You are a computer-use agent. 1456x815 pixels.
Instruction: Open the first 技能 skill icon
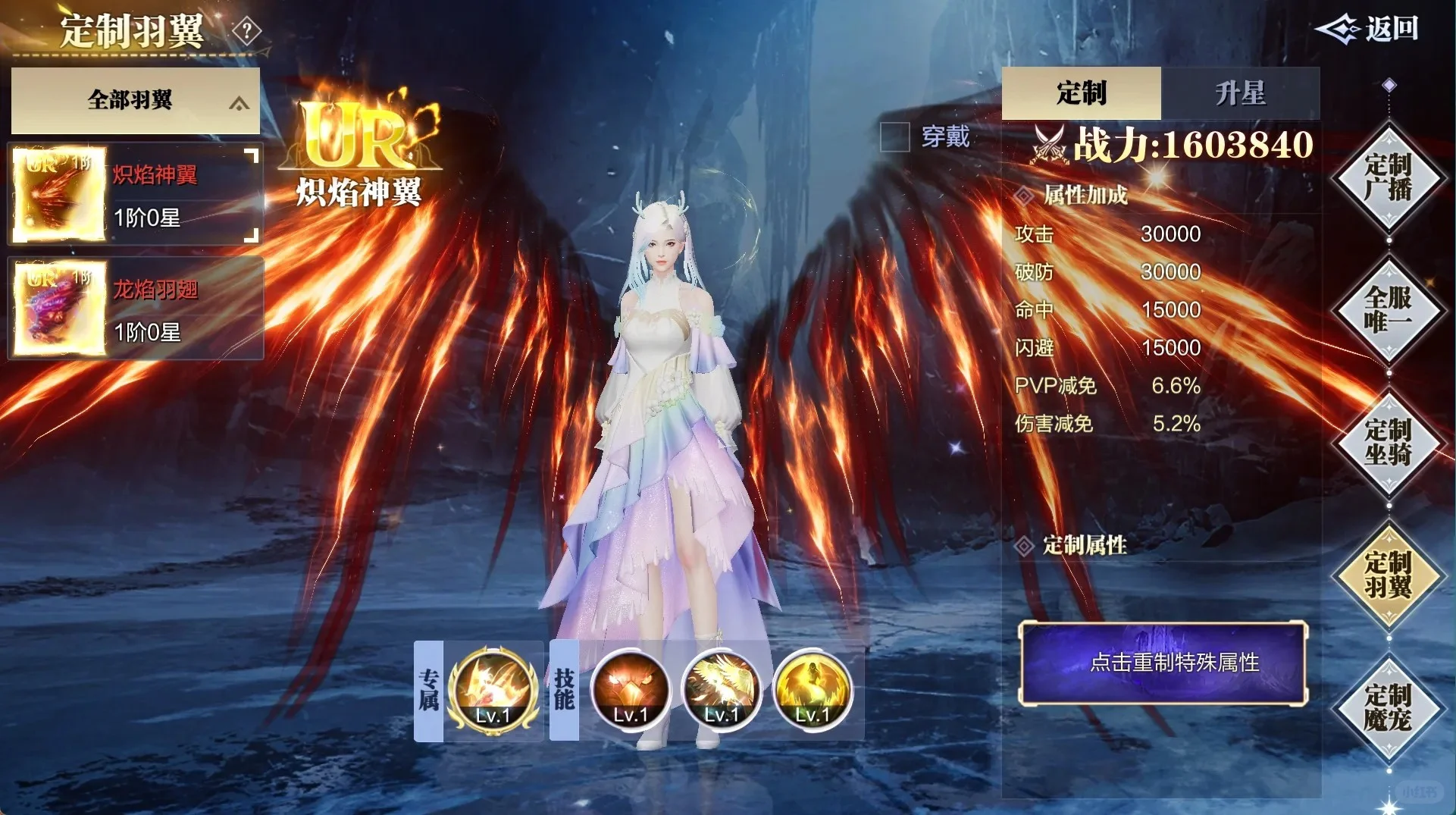pos(629,690)
